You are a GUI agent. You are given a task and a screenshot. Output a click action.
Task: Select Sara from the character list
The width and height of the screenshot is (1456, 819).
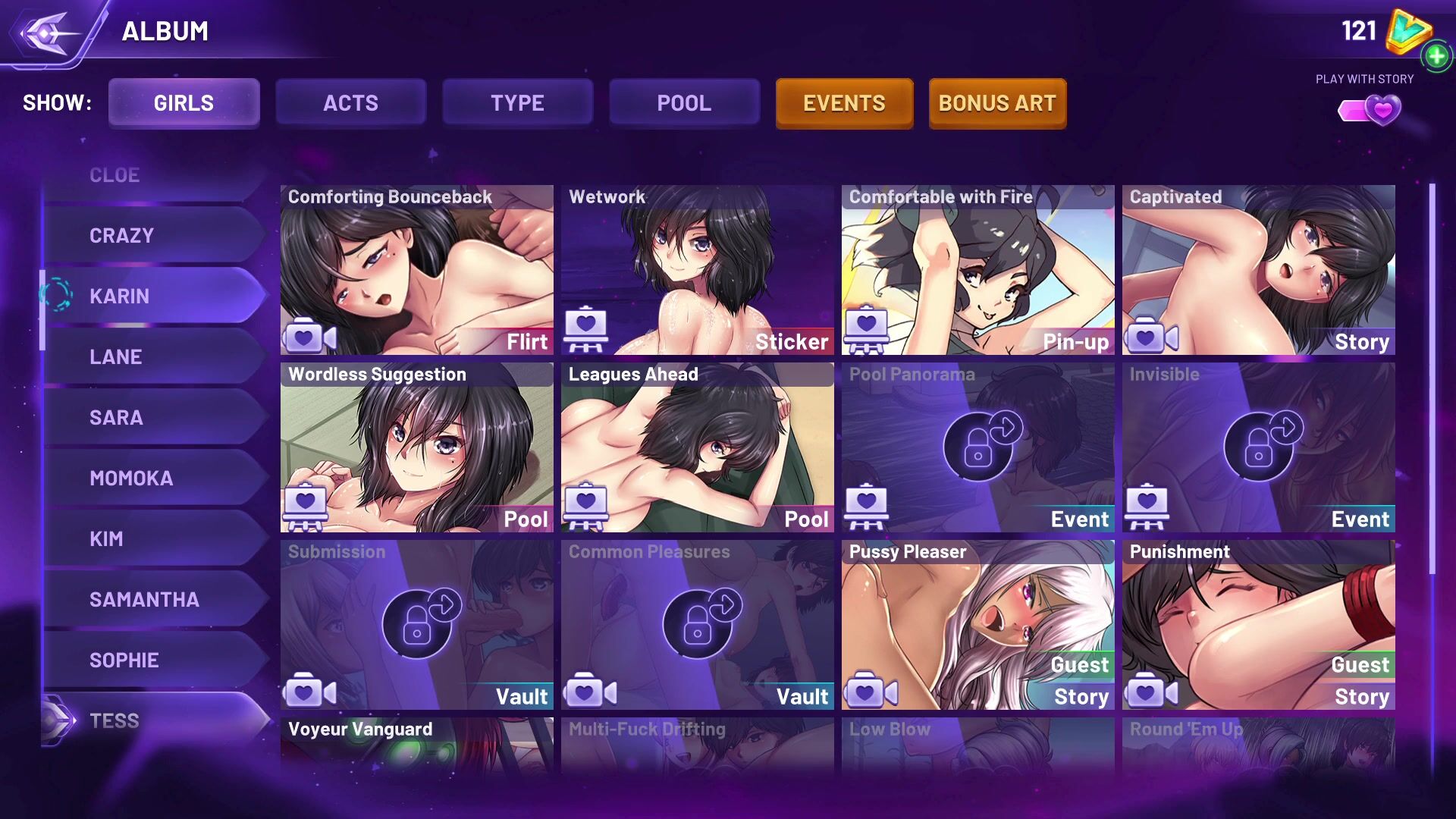152,418
